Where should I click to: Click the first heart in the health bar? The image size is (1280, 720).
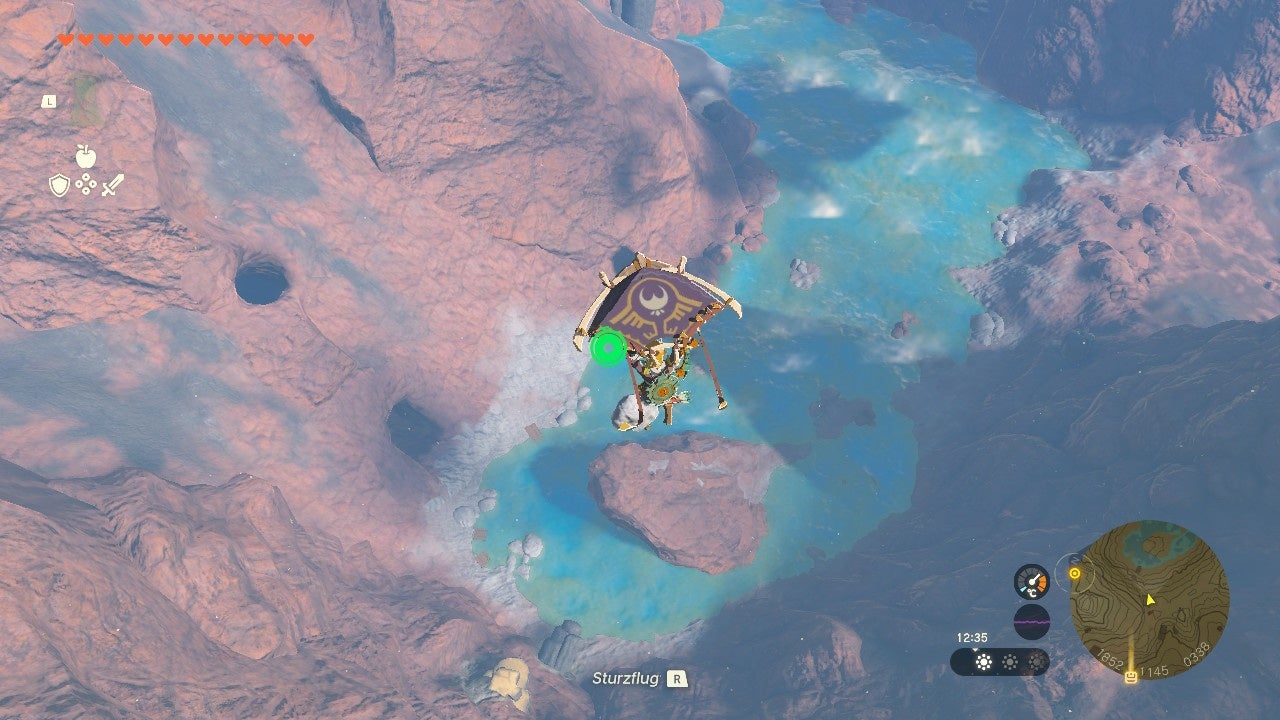[x=64, y=38]
